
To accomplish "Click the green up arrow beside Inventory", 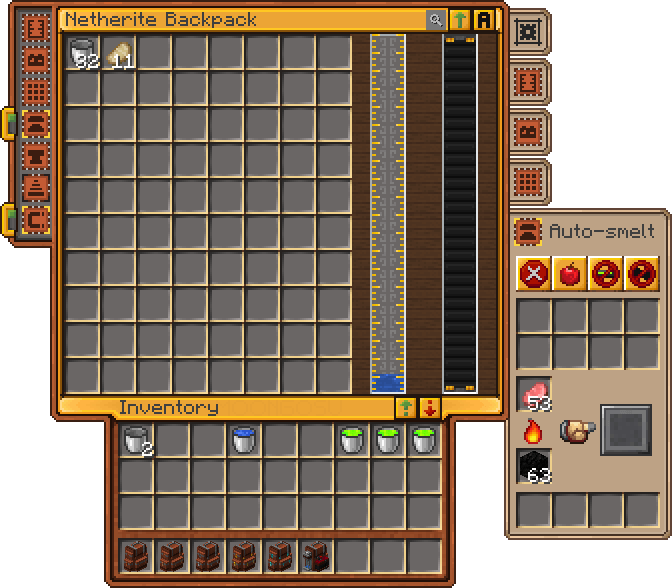I will tap(406, 407).
